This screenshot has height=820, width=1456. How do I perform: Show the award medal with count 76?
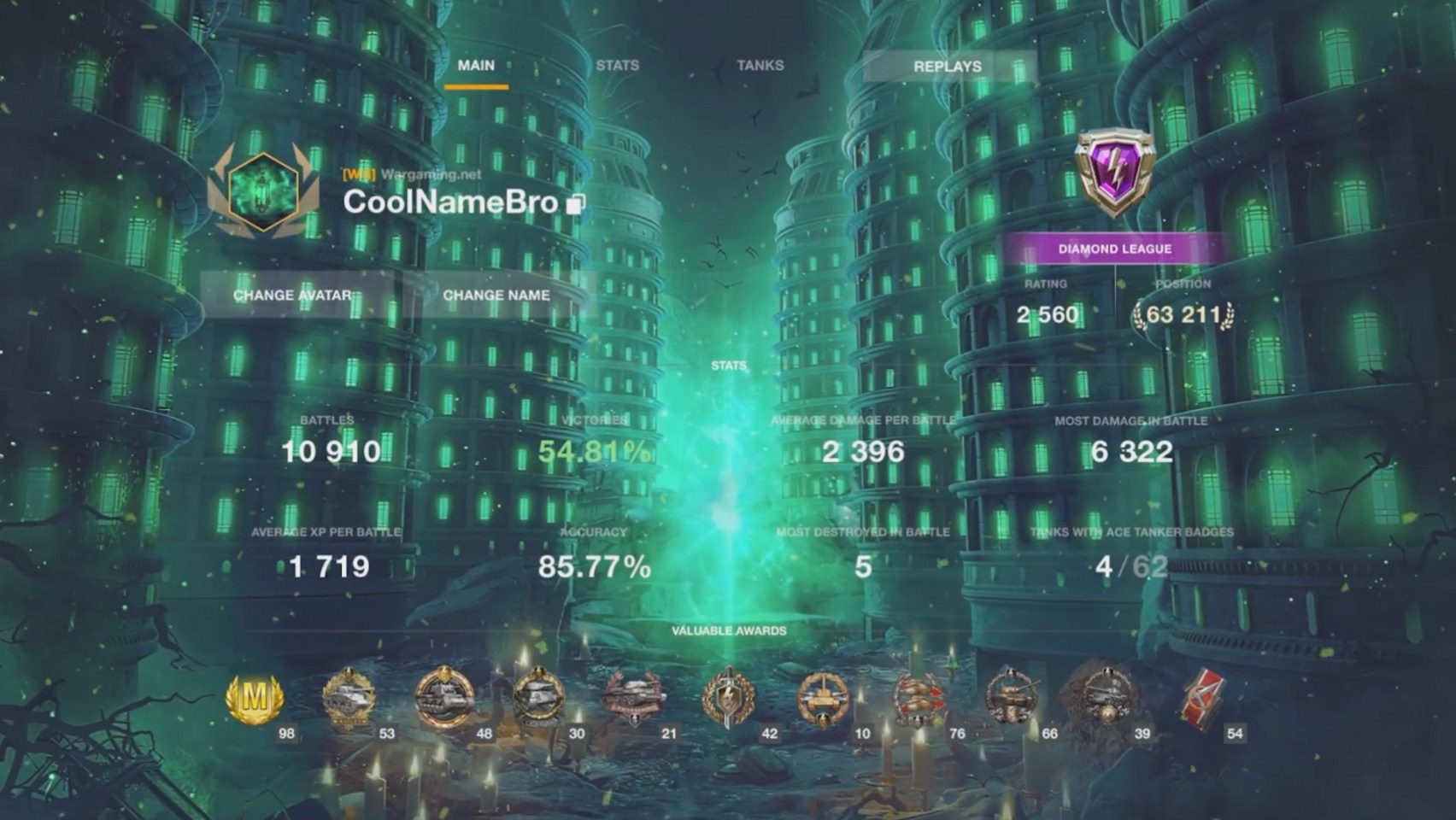click(x=918, y=699)
